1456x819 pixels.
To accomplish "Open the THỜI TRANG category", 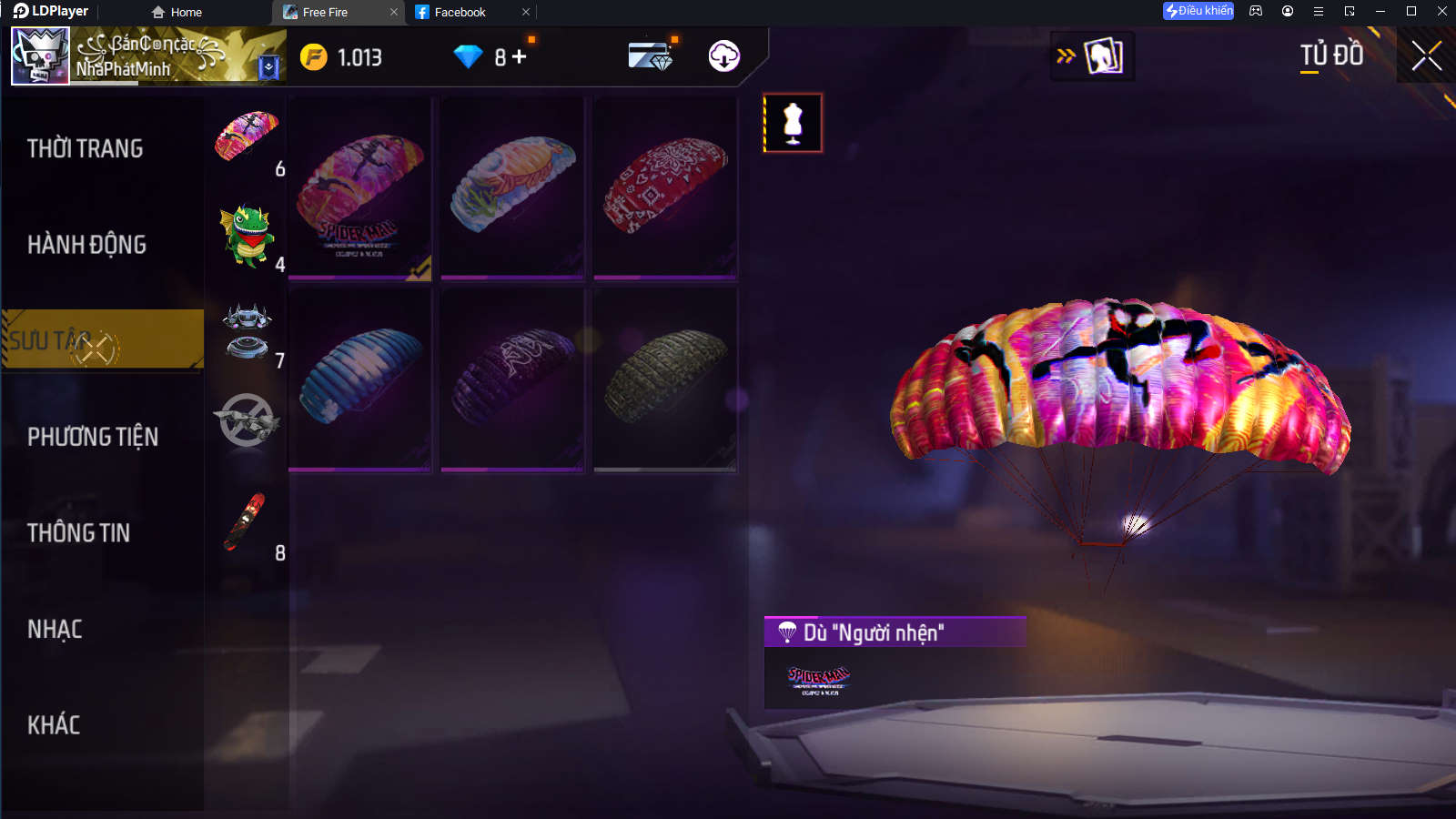I will tap(85, 148).
